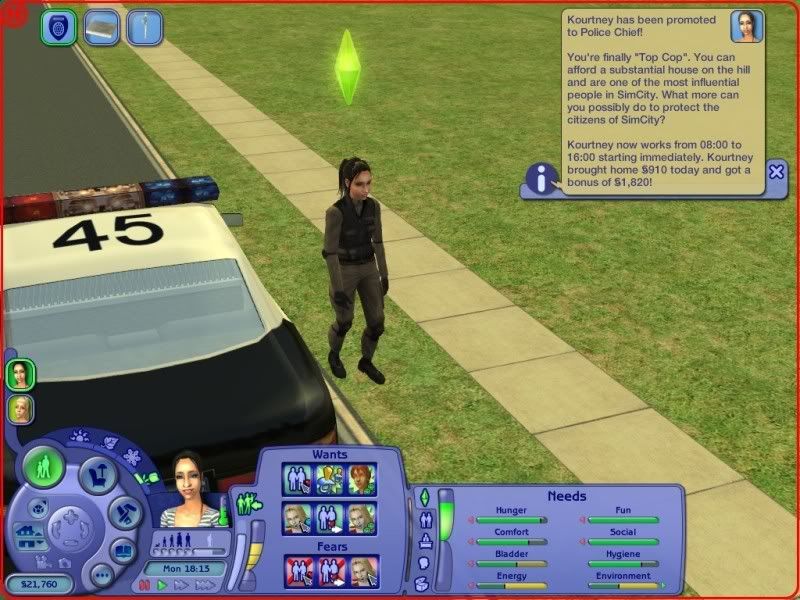The height and width of the screenshot is (600, 800).
Task: Open the Relationships panel tab
Action: 423,519
